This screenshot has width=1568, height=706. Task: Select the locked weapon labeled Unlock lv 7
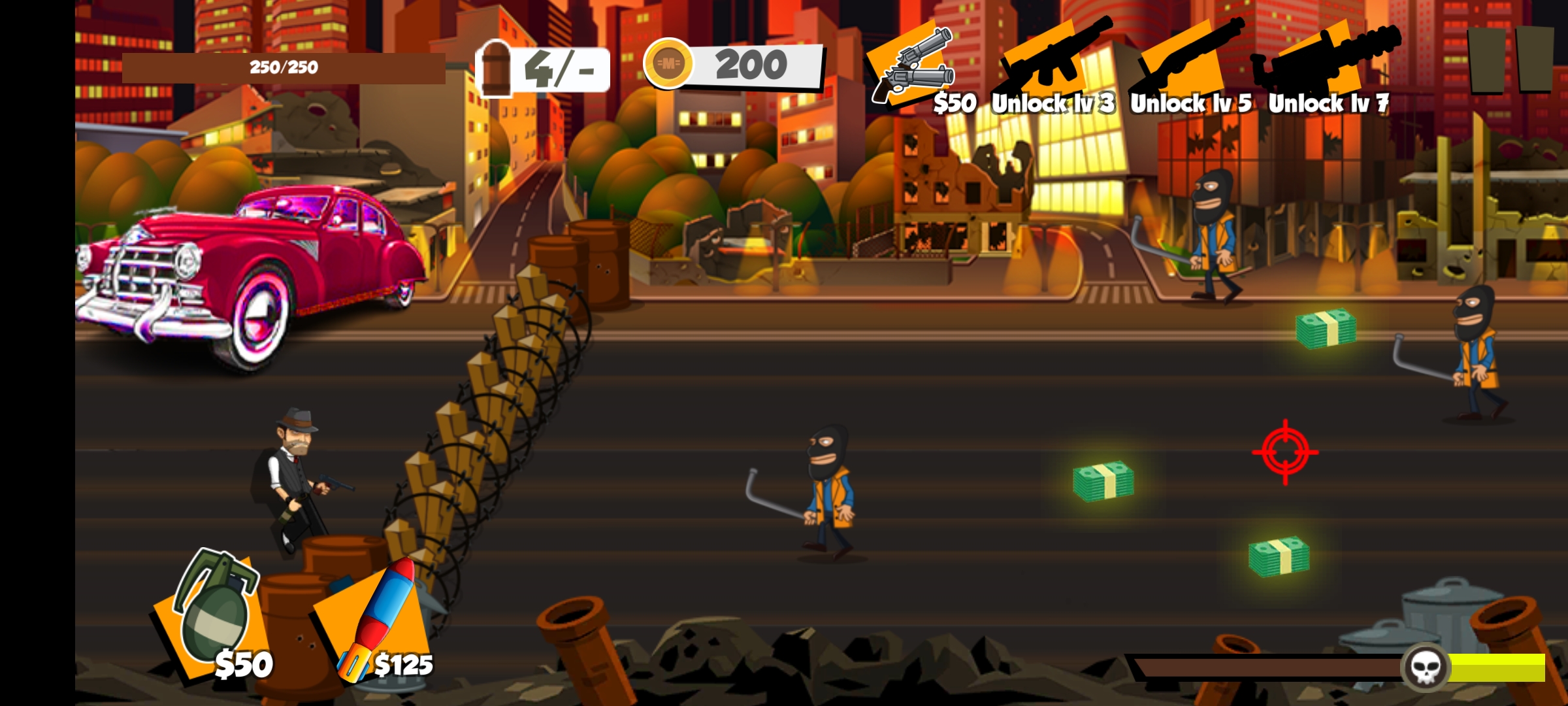[x=1325, y=64]
